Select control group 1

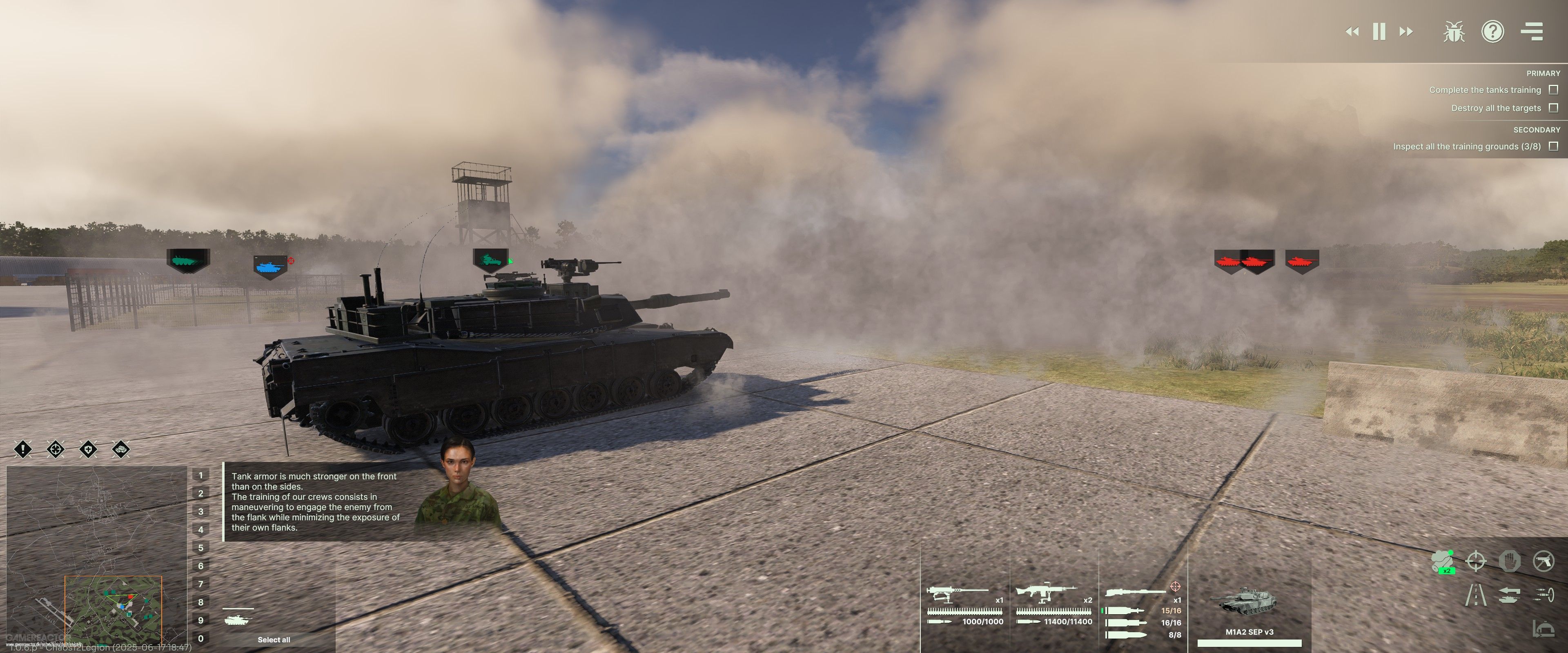201,475
